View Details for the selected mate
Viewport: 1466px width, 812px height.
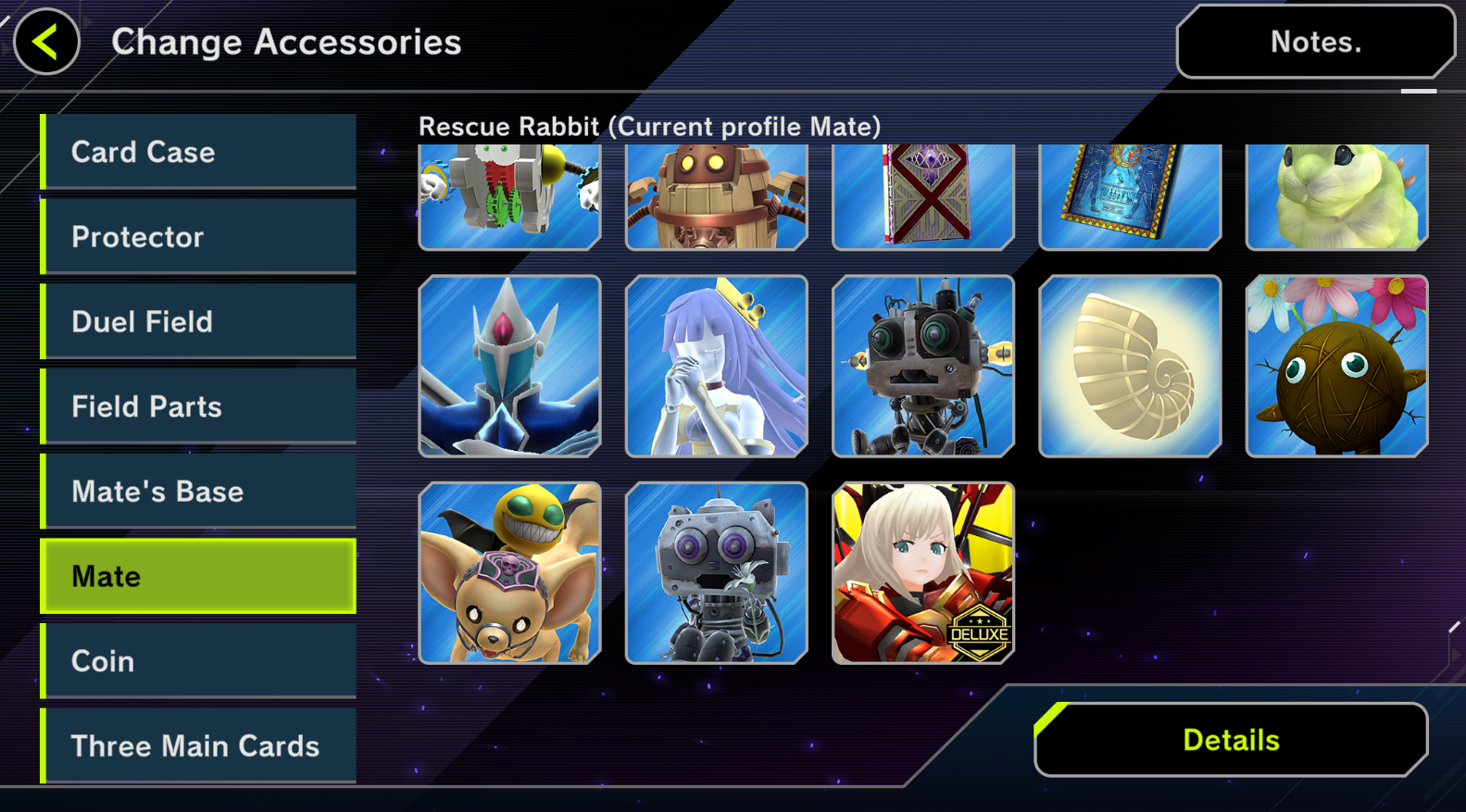tap(1231, 740)
